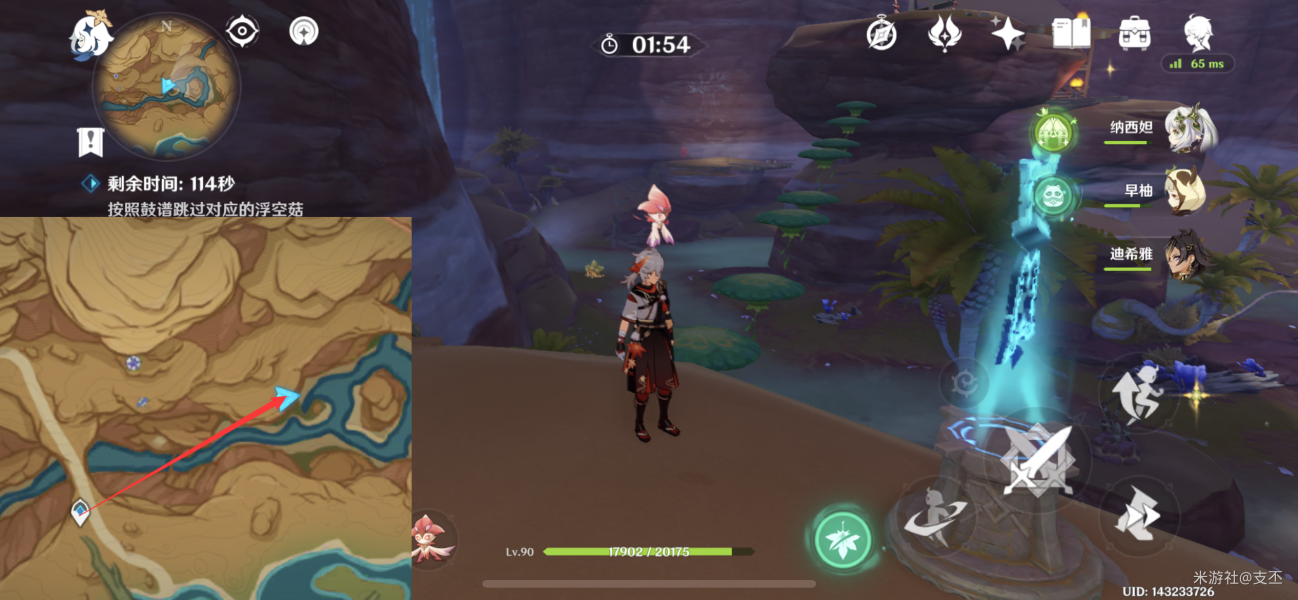Image resolution: width=1298 pixels, height=600 pixels.
Task: Activate the Elemental Sight eye icon
Action: (242, 32)
